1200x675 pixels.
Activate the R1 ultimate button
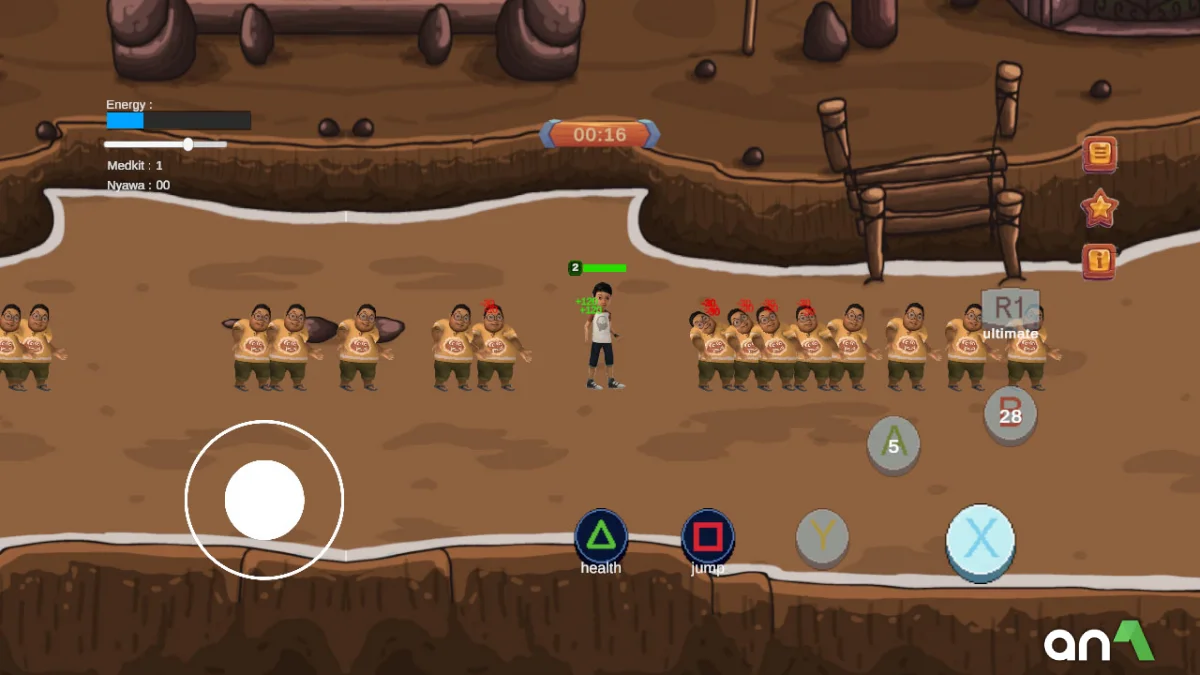tap(1009, 309)
